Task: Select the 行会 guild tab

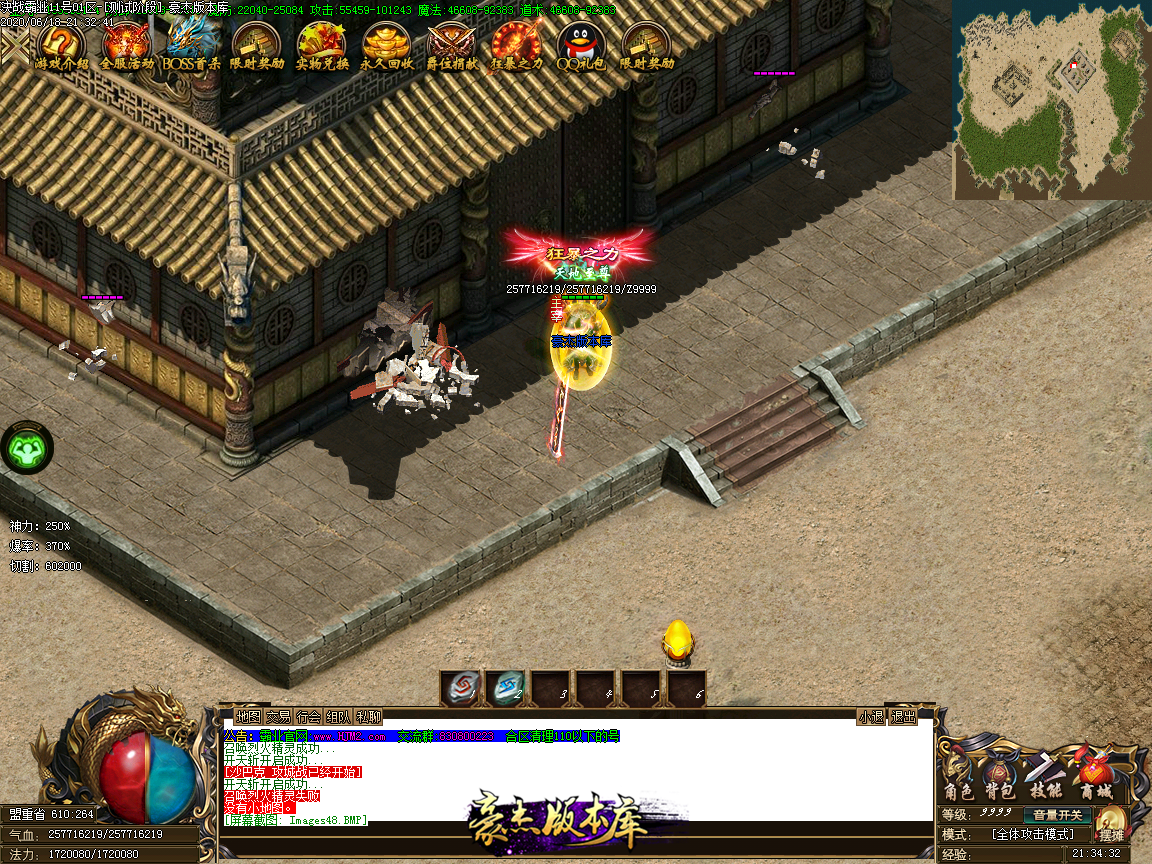Action: [308, 717]
